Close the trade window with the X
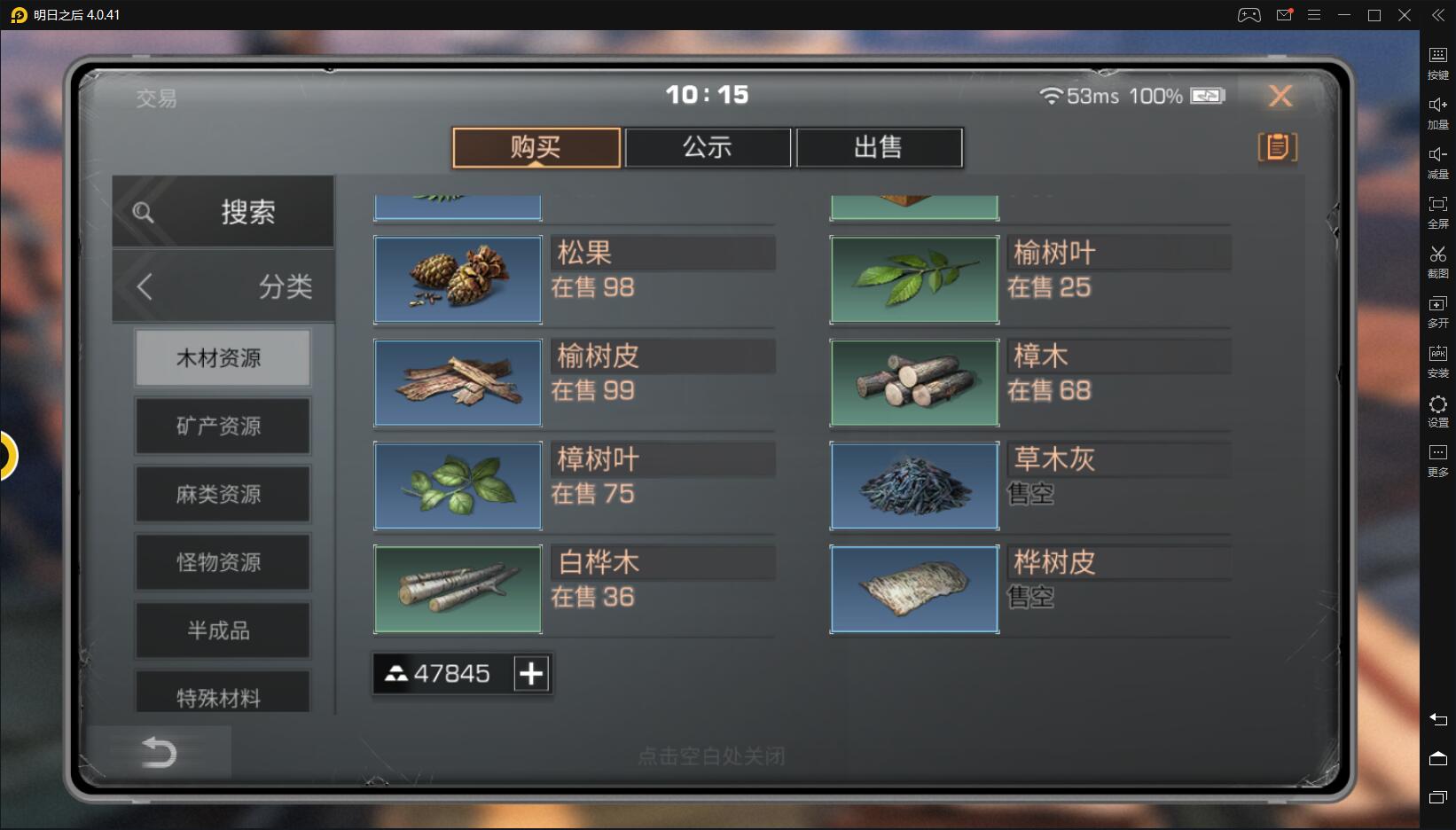Viewport: 1456px width, 830px height. point(1280,96)
